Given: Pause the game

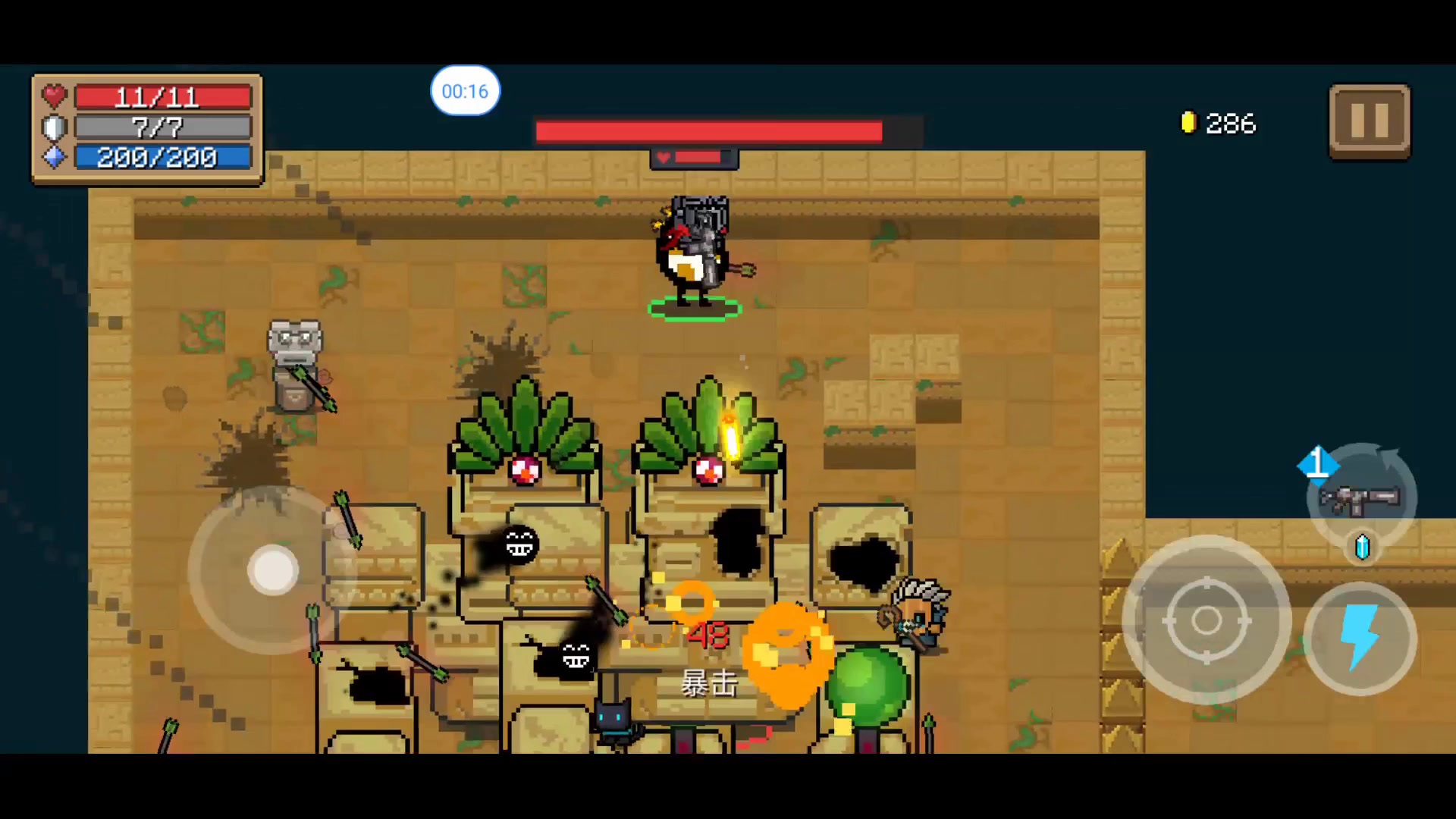Looking at the screenshot, I should click(x=1369, y=121).
